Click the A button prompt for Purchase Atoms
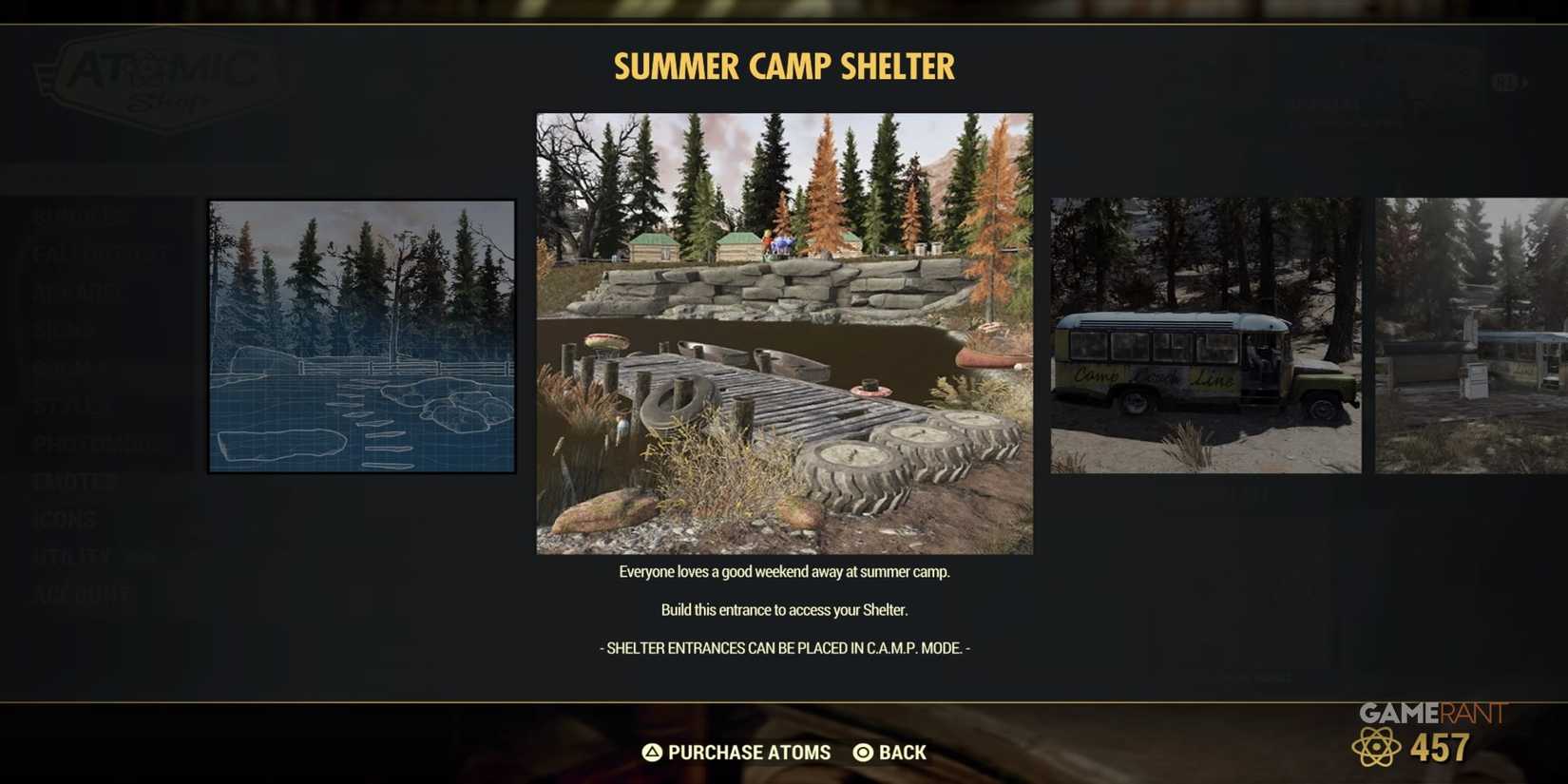 (650, 752)
